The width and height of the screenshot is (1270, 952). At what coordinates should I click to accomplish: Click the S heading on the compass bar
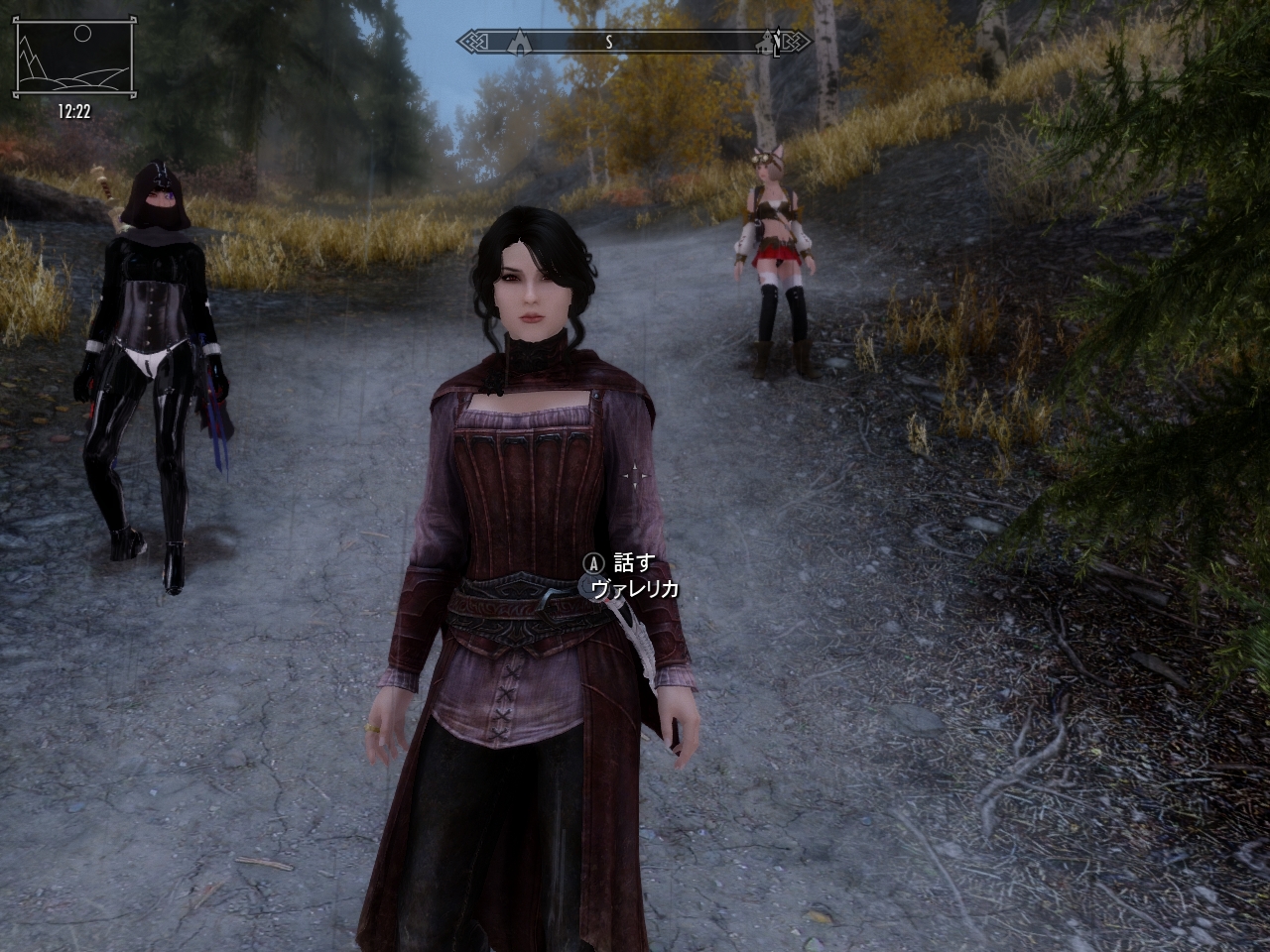pyautogui.click(x=609, y=42)
